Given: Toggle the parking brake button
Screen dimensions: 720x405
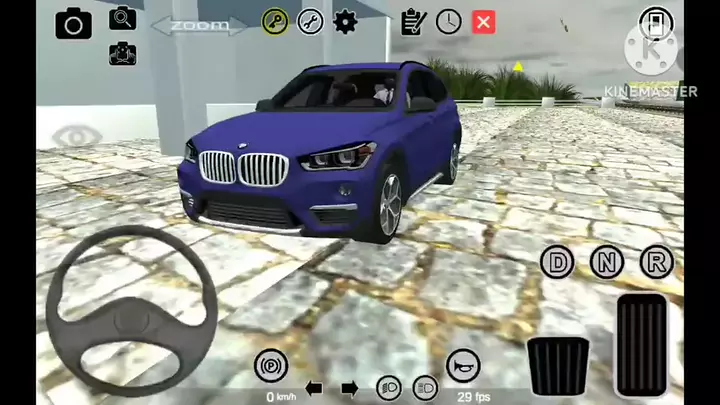Looking at the screenshot, I should [x=270, y=365].
